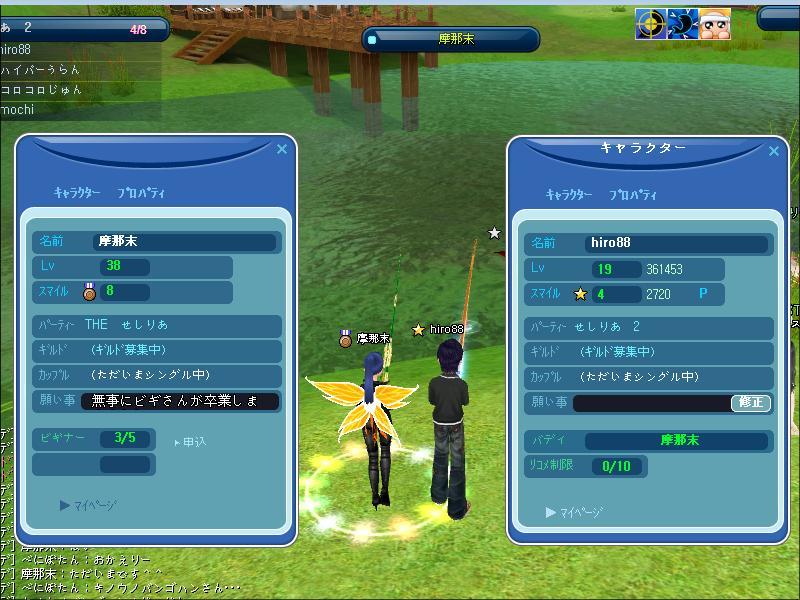Close the hiro88 character window
The width and height of the screenshot is (800, 600).
pyautogui.click(x=773, y=151)
